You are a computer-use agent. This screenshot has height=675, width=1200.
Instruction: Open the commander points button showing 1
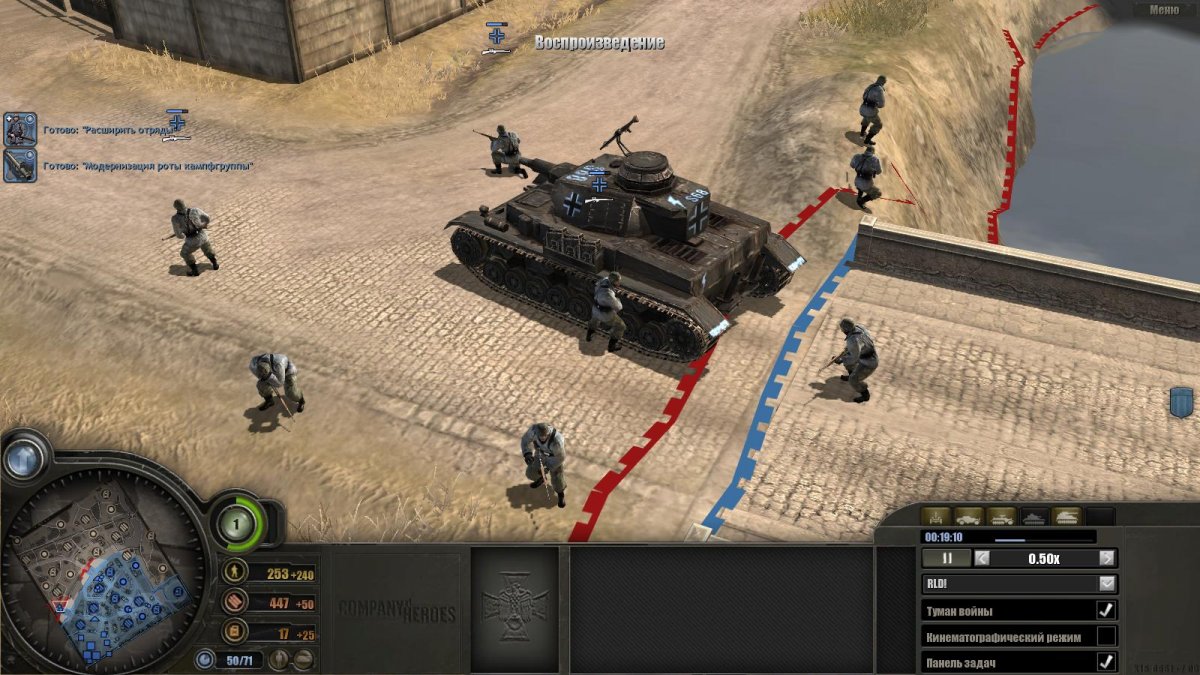point(238,519)
